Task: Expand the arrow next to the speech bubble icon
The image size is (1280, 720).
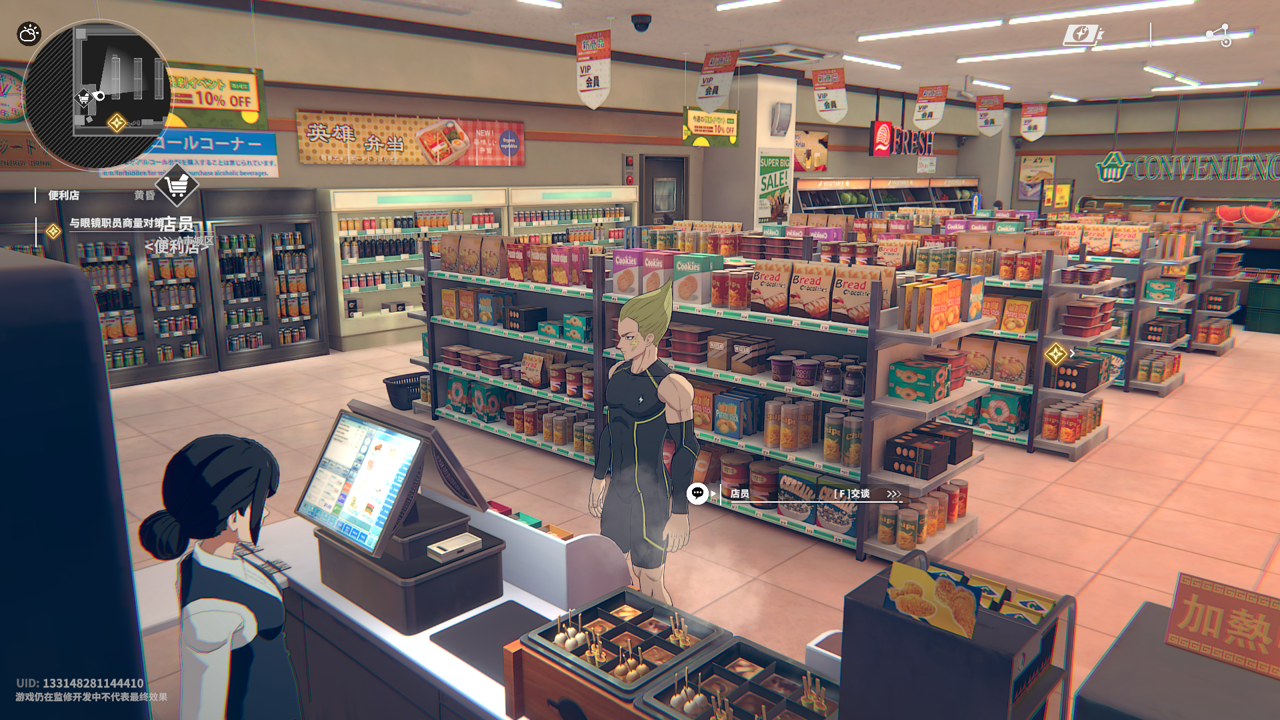Action: point(713,492)
